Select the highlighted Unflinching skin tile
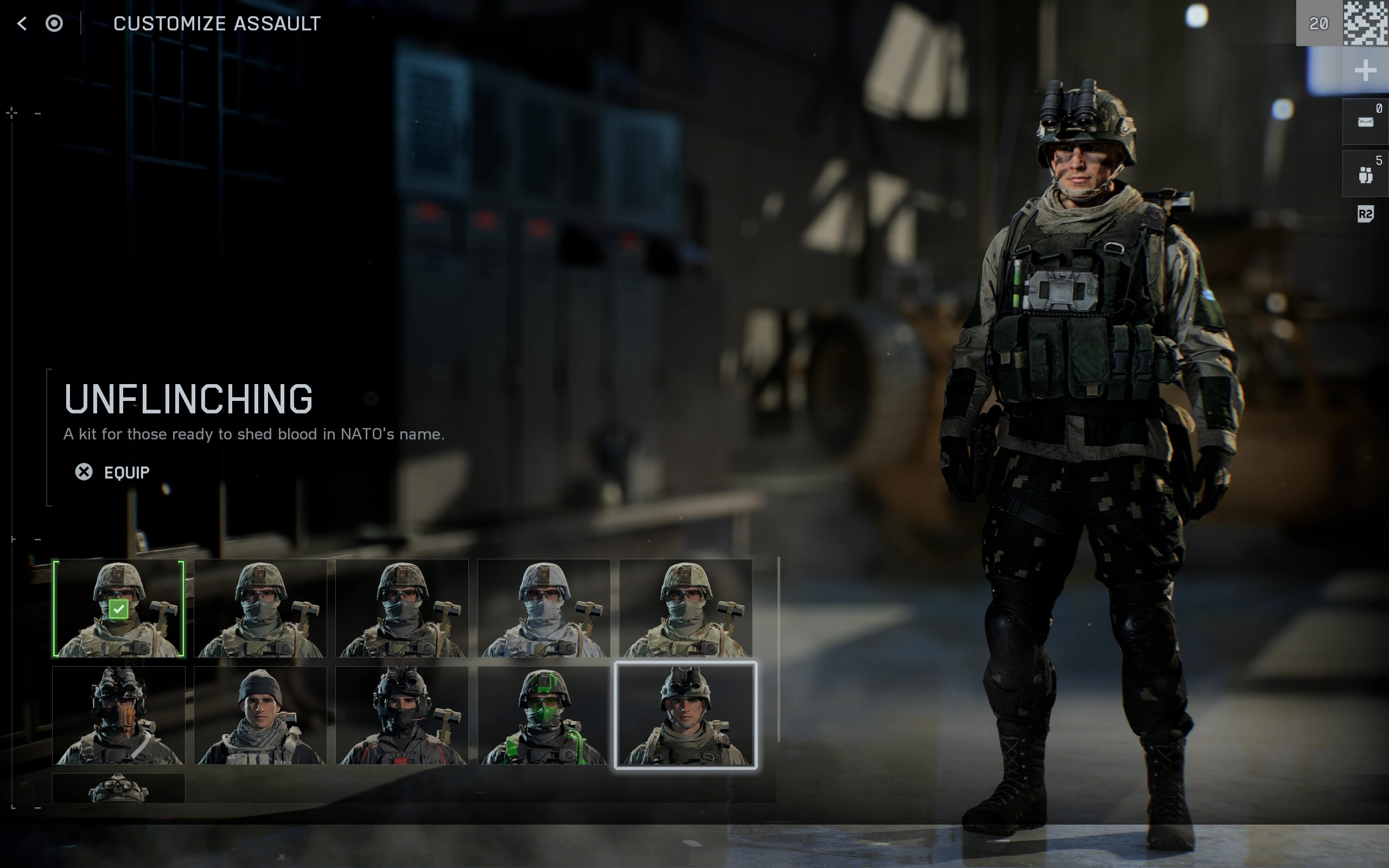This screenshot has width=1389, height=868. pyautogui.click(x=685, y=716)
